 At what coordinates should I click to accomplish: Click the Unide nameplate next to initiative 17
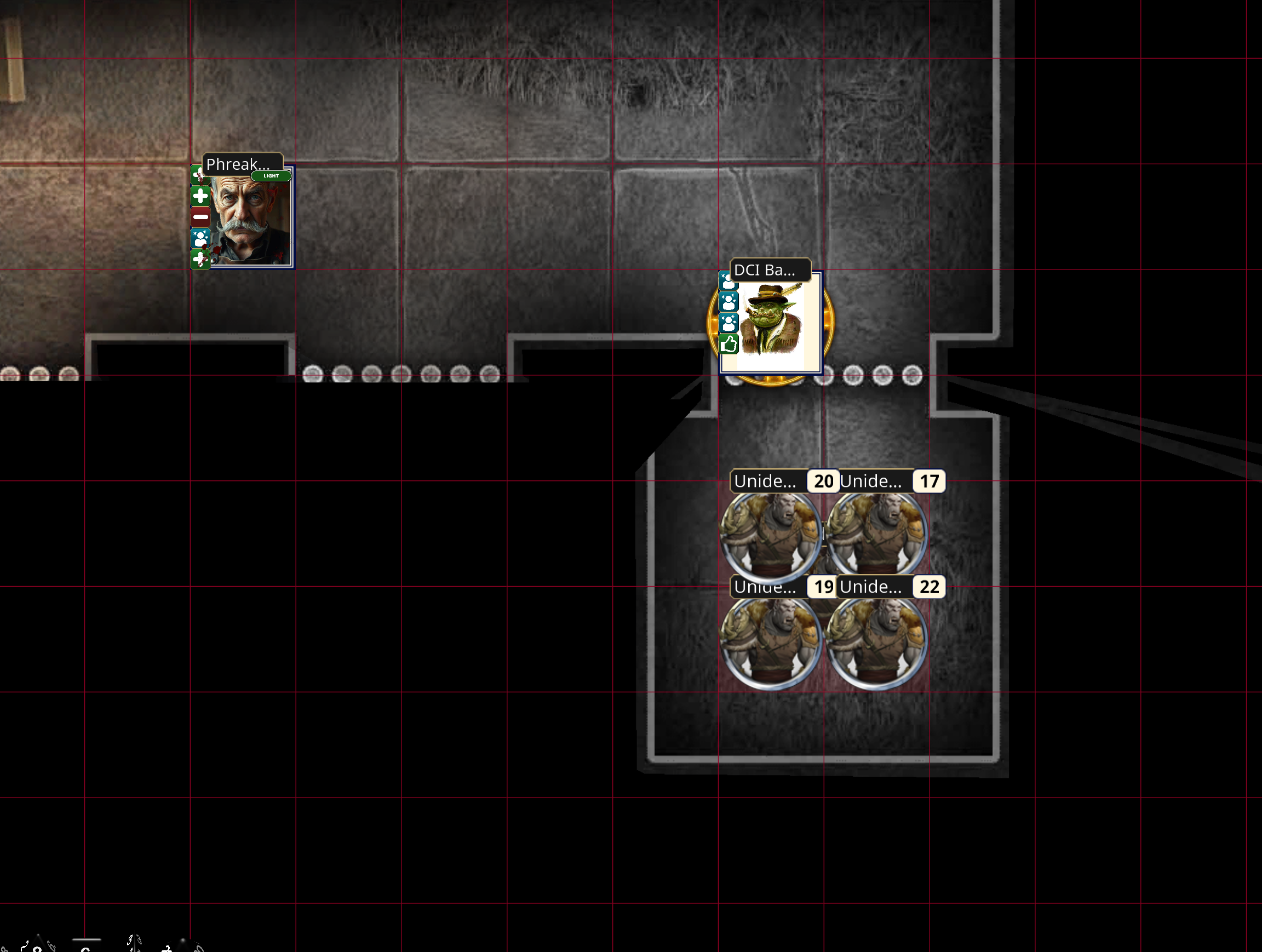(x=873, y=481)
